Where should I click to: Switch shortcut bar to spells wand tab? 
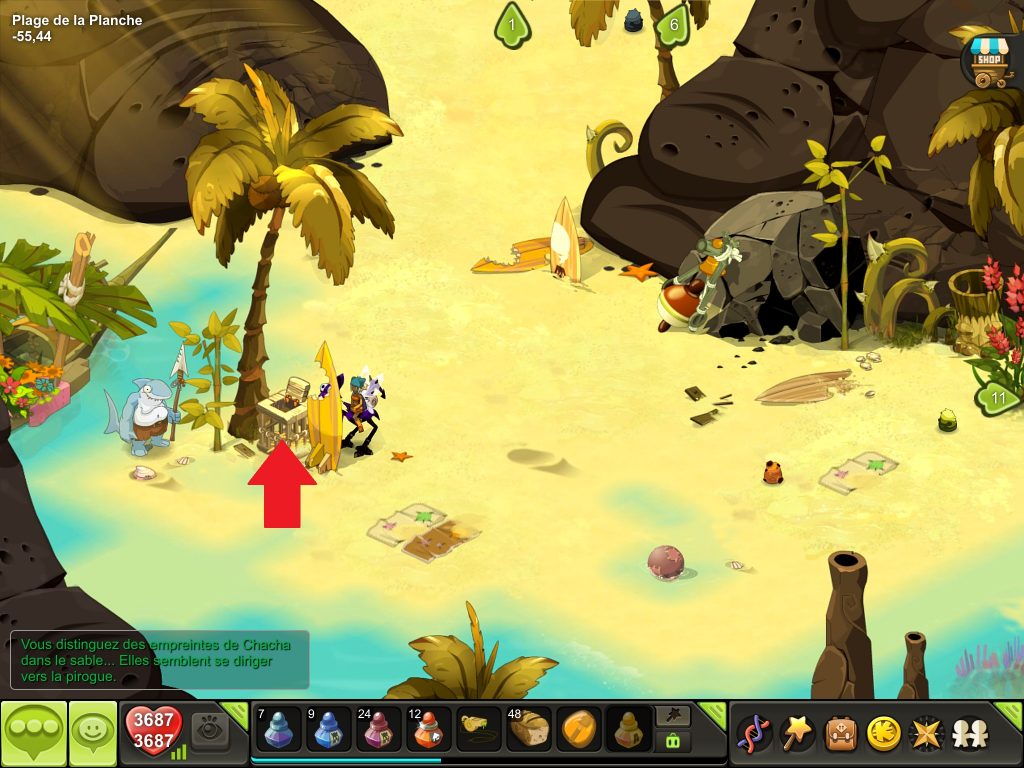[671, 716]
